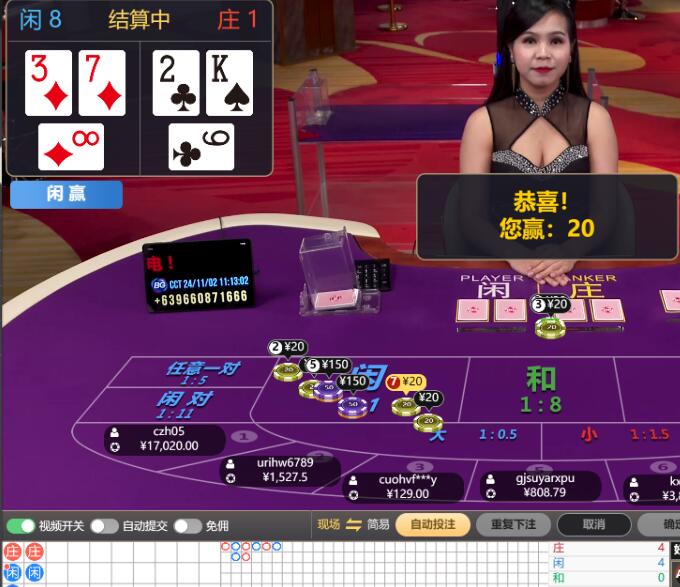Screen dimensions: 680x587
Task: Select player seat urihw6789
Action: pyautogui.click(x=283, y=470)
